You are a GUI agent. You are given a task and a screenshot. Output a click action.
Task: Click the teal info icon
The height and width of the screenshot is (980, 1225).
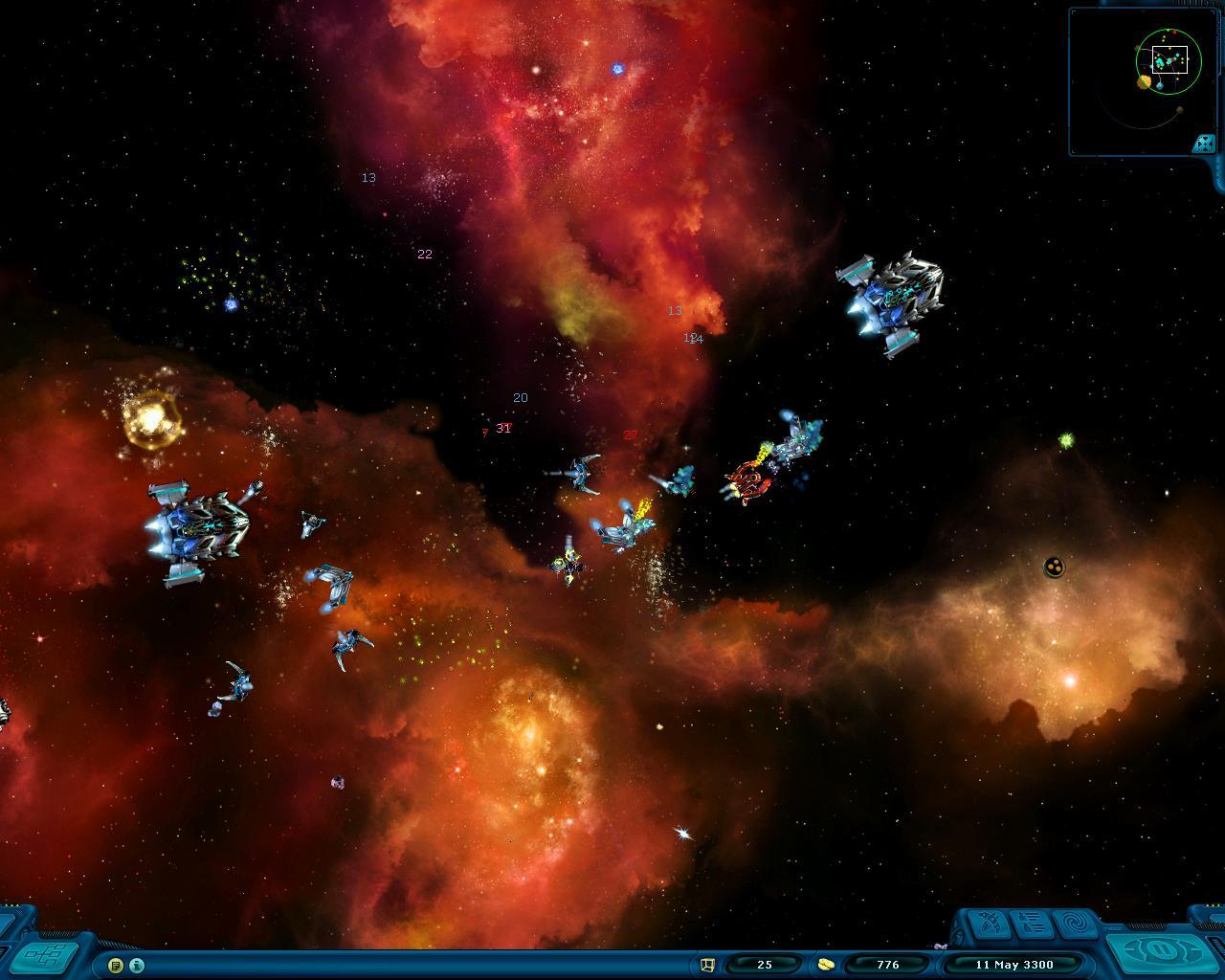tap(137, 965)
